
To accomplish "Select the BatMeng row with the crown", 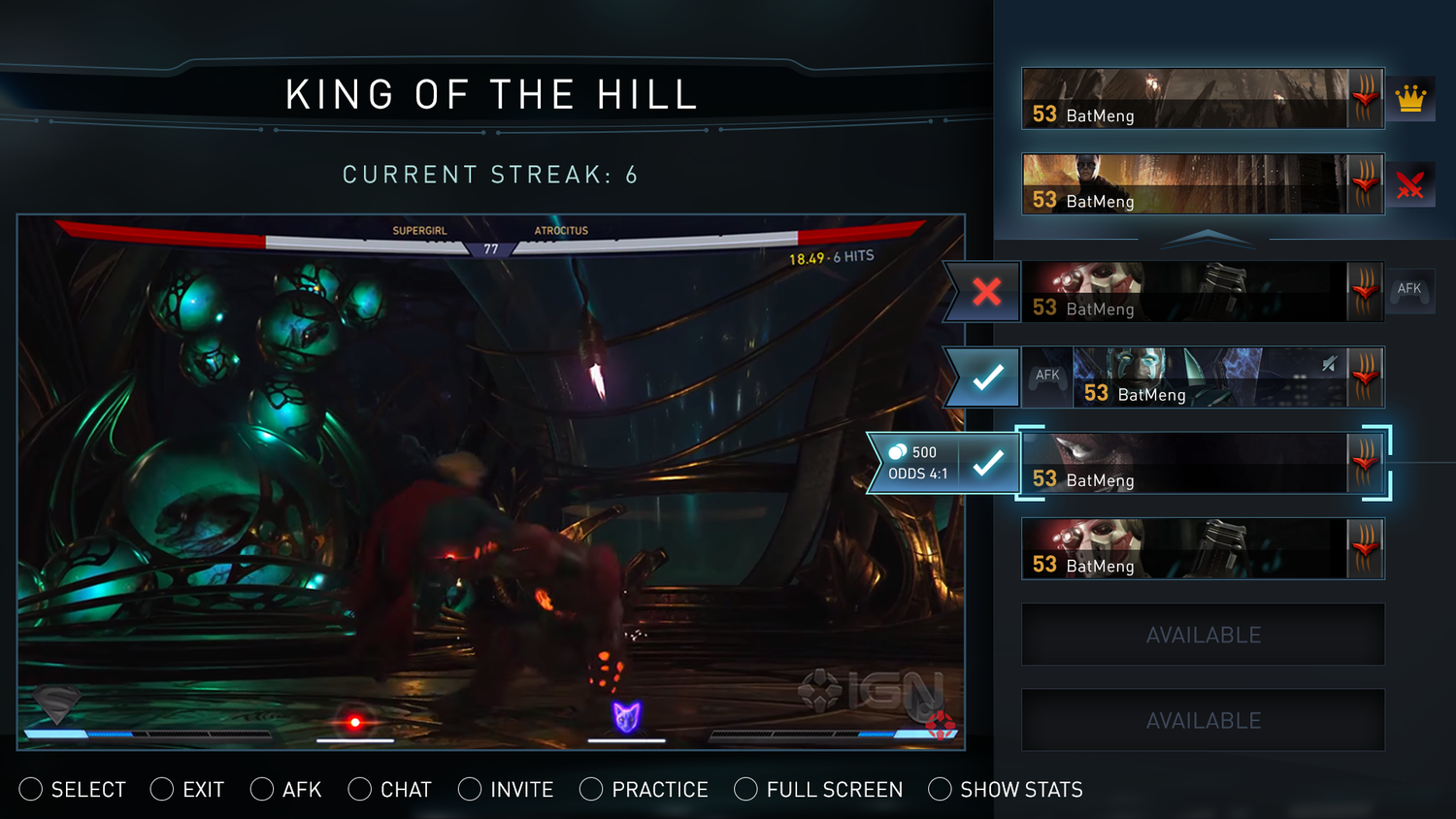I will point(1202,99).
